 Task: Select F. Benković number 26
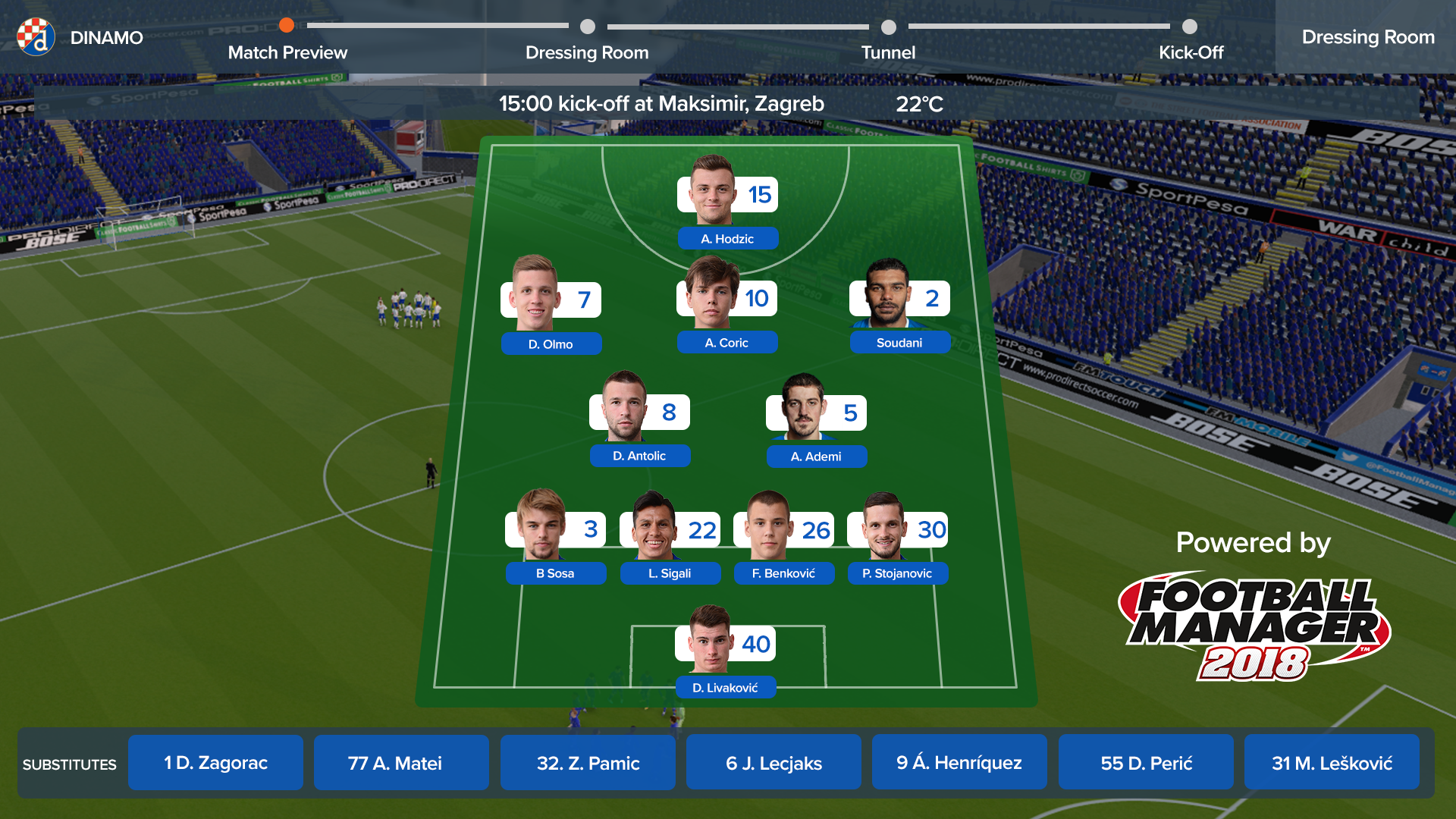pos(783,538)
